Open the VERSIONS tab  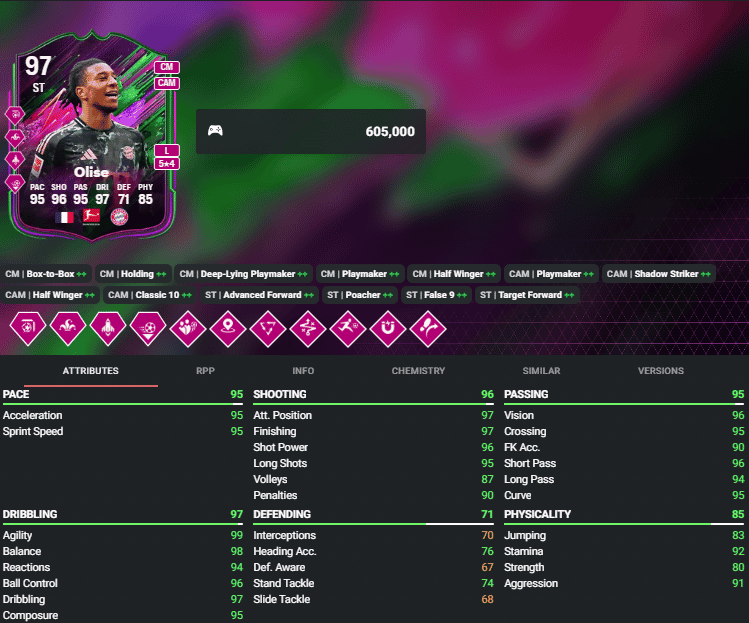click(x=661, y=371)
